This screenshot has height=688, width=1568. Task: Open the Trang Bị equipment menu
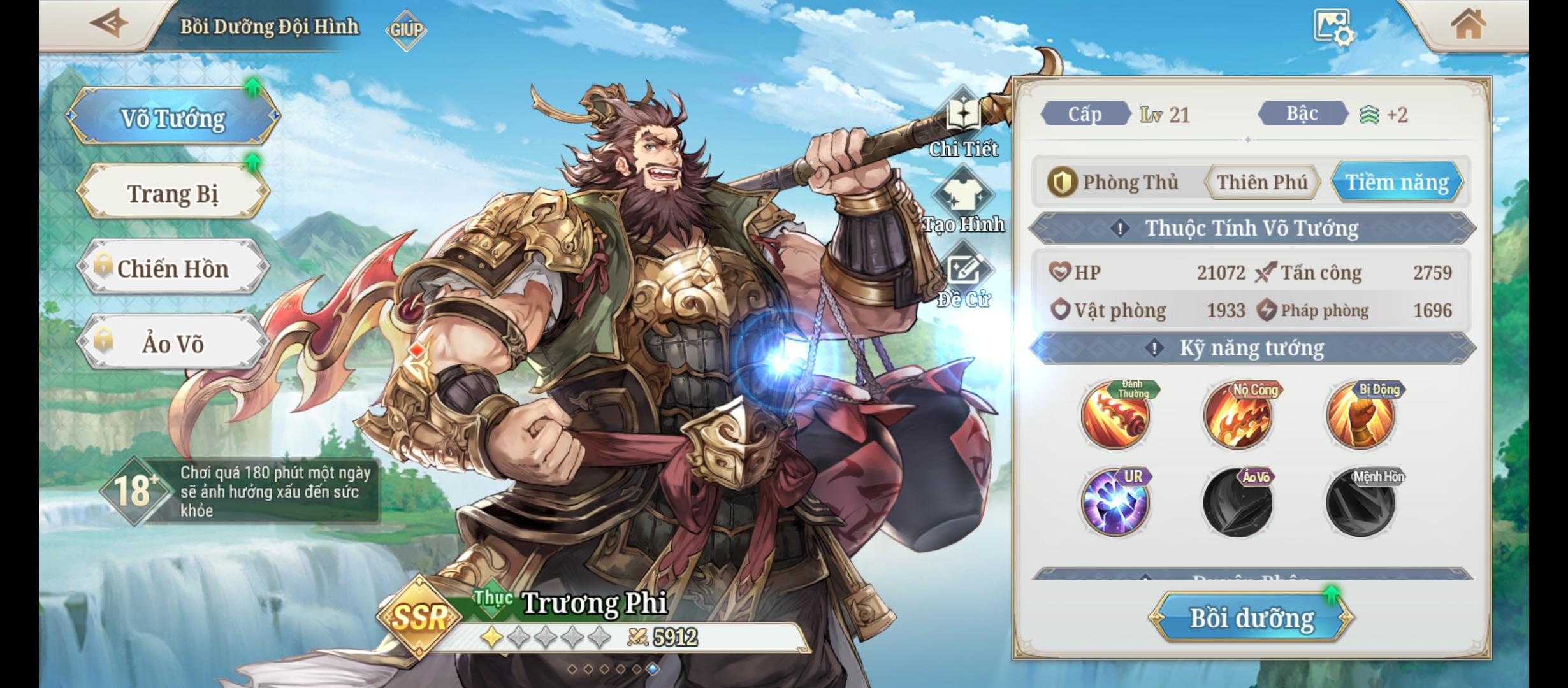tap(173, 193)
